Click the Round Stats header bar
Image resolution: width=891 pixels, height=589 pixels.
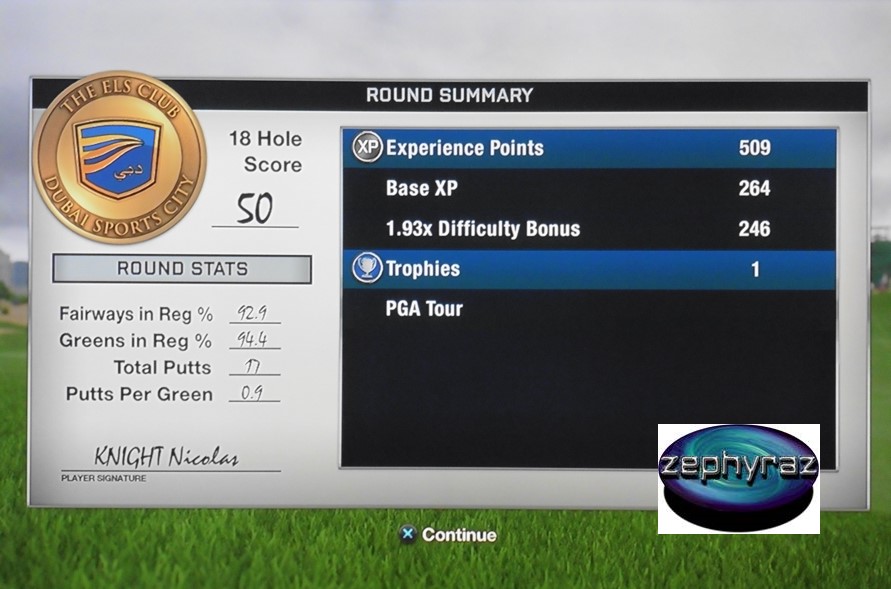[x=182, y=269]
